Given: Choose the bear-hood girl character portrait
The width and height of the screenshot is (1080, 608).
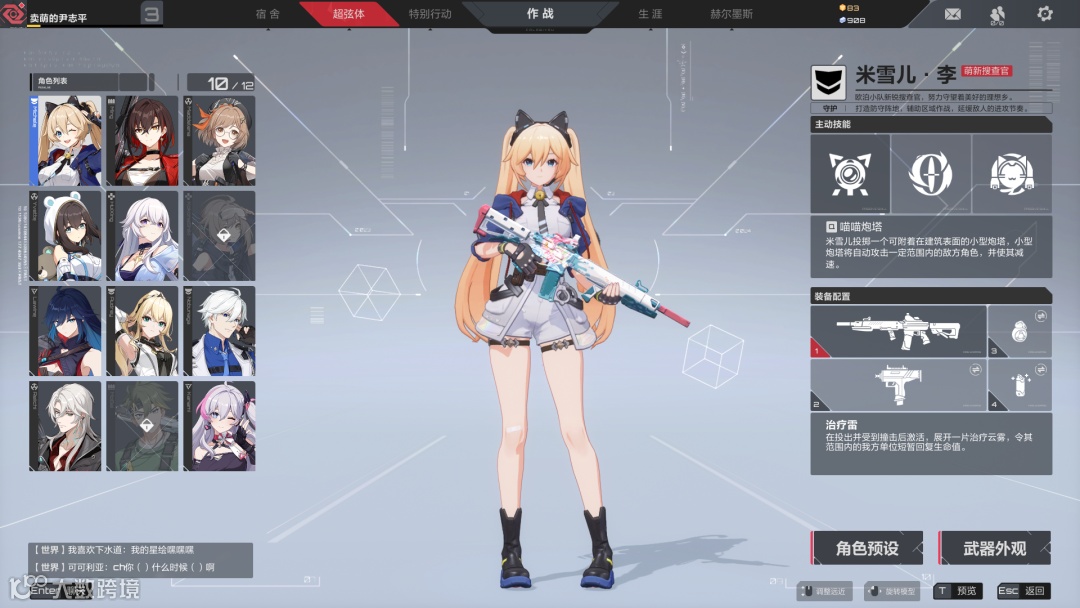Looking at the screenshot, I should coord(66,235).
